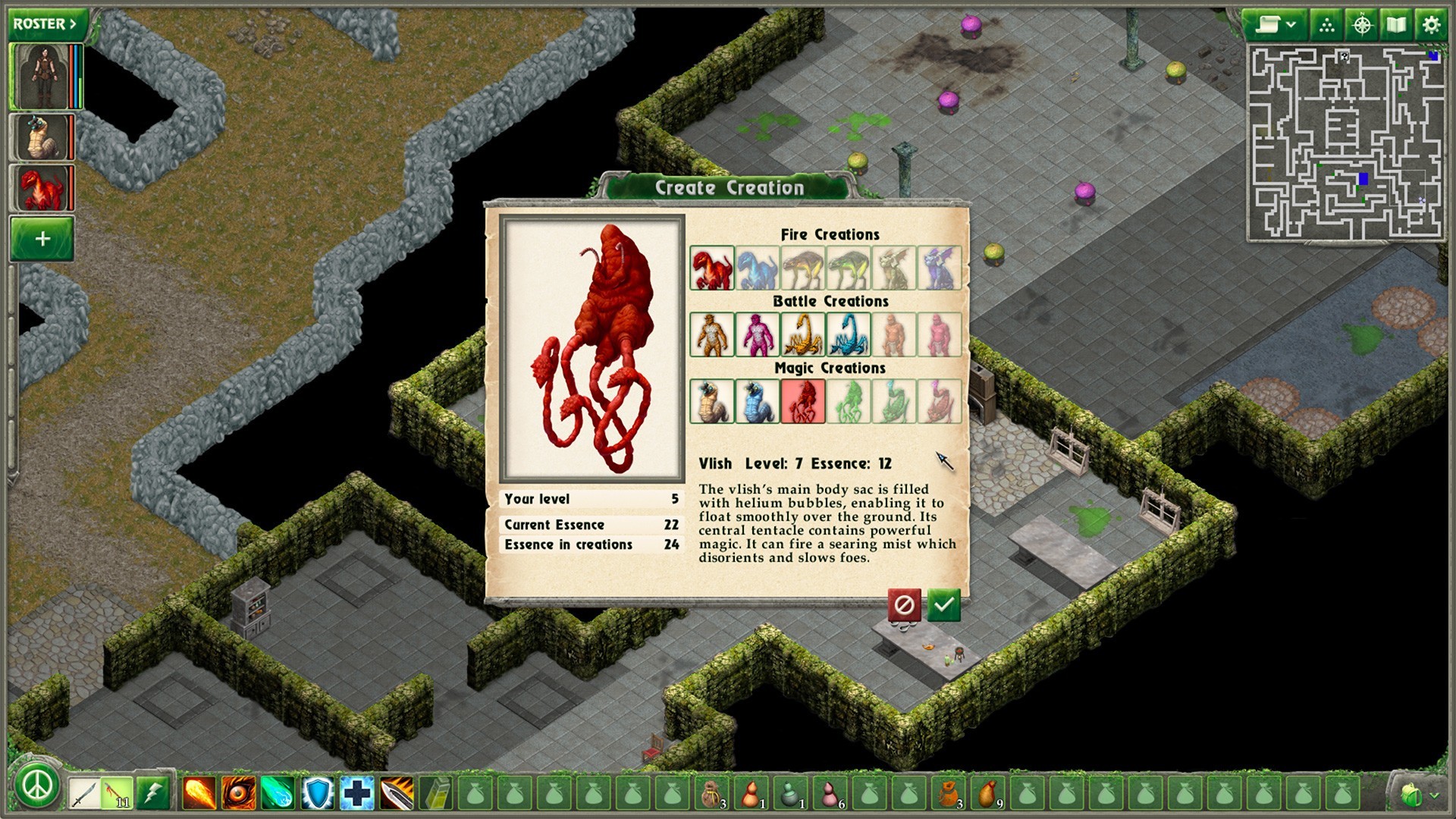The width and height of the screenshot is (1456, 819).
Task: Choose the orange Thahd battle creation
Action: (x=711, y=334)
